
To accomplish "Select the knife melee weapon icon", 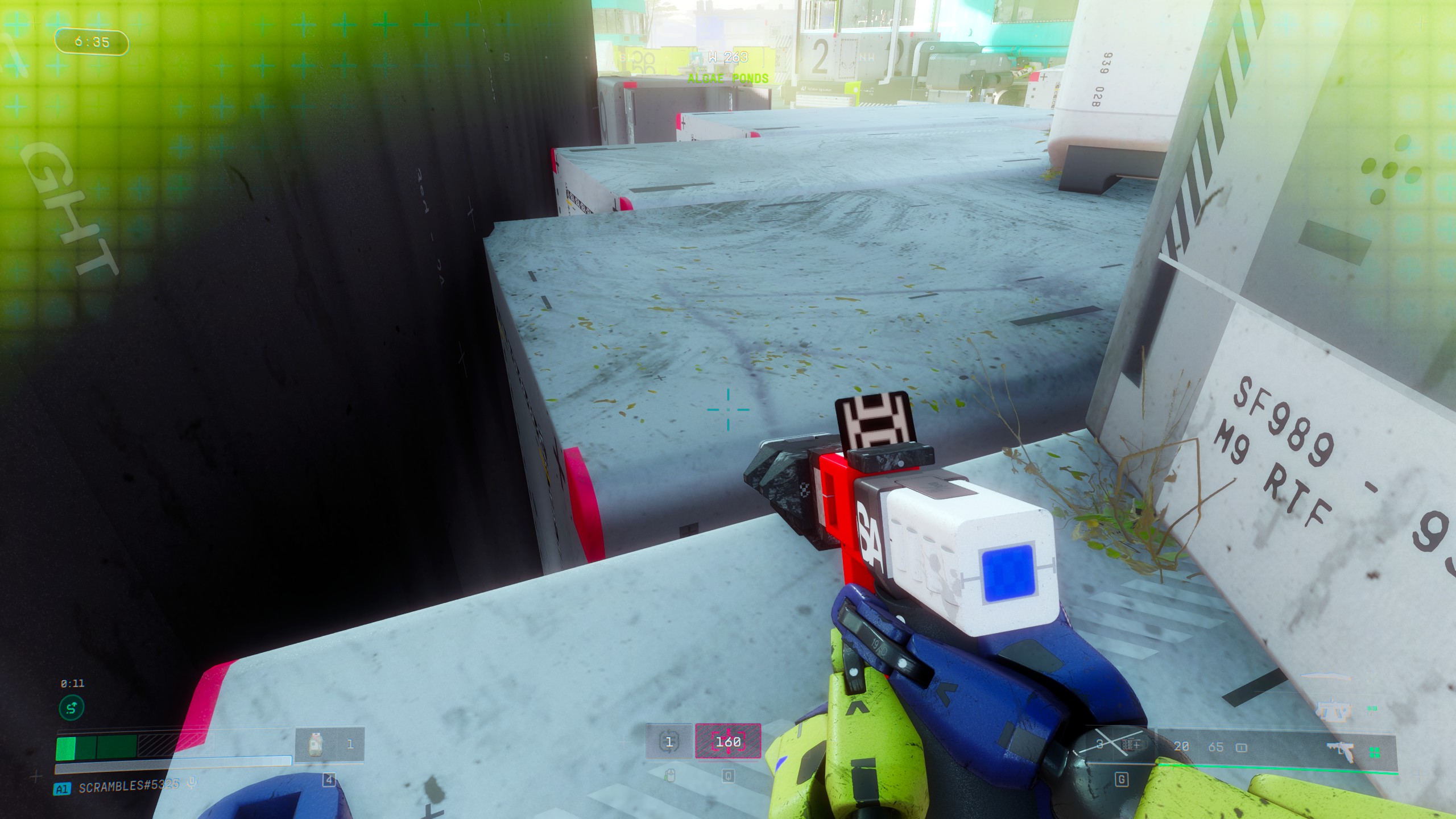I will 1325,677.
